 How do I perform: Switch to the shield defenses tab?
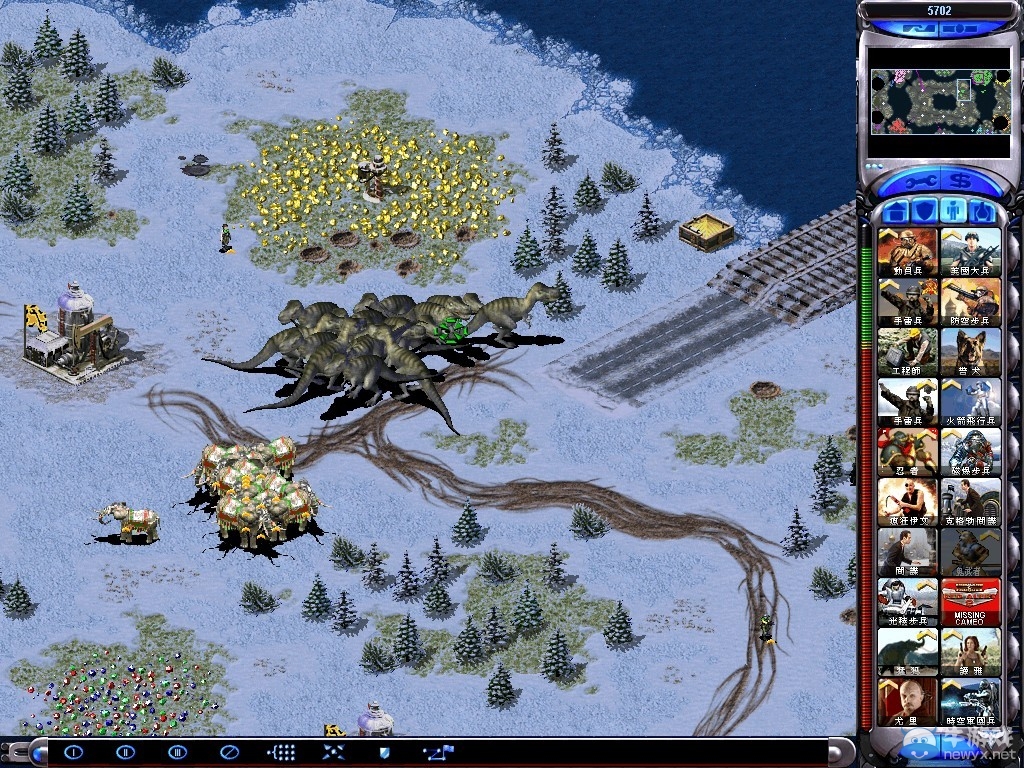click(x=924, y=212)
